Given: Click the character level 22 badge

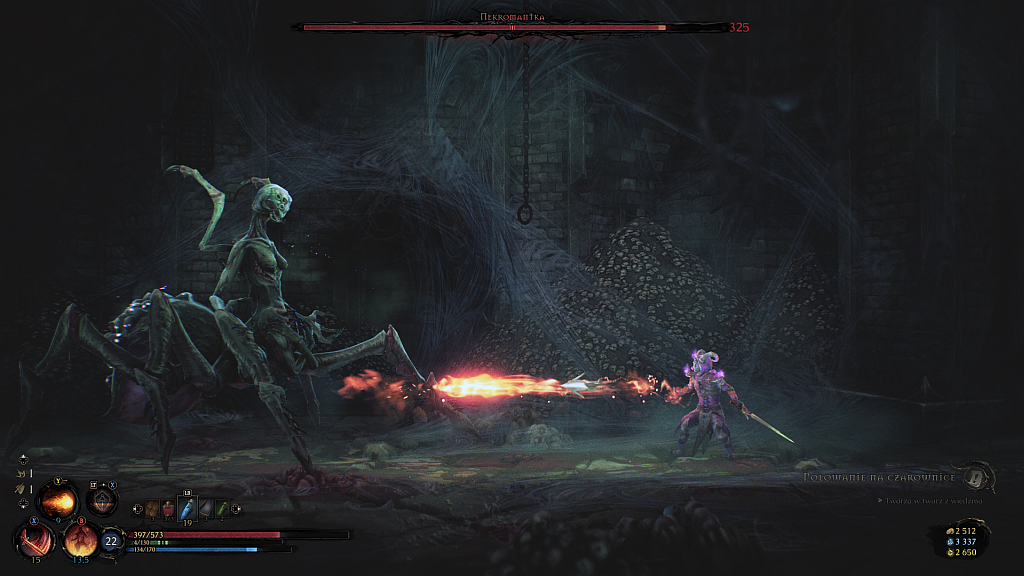Looking at the screenshot, I should 111,542.
